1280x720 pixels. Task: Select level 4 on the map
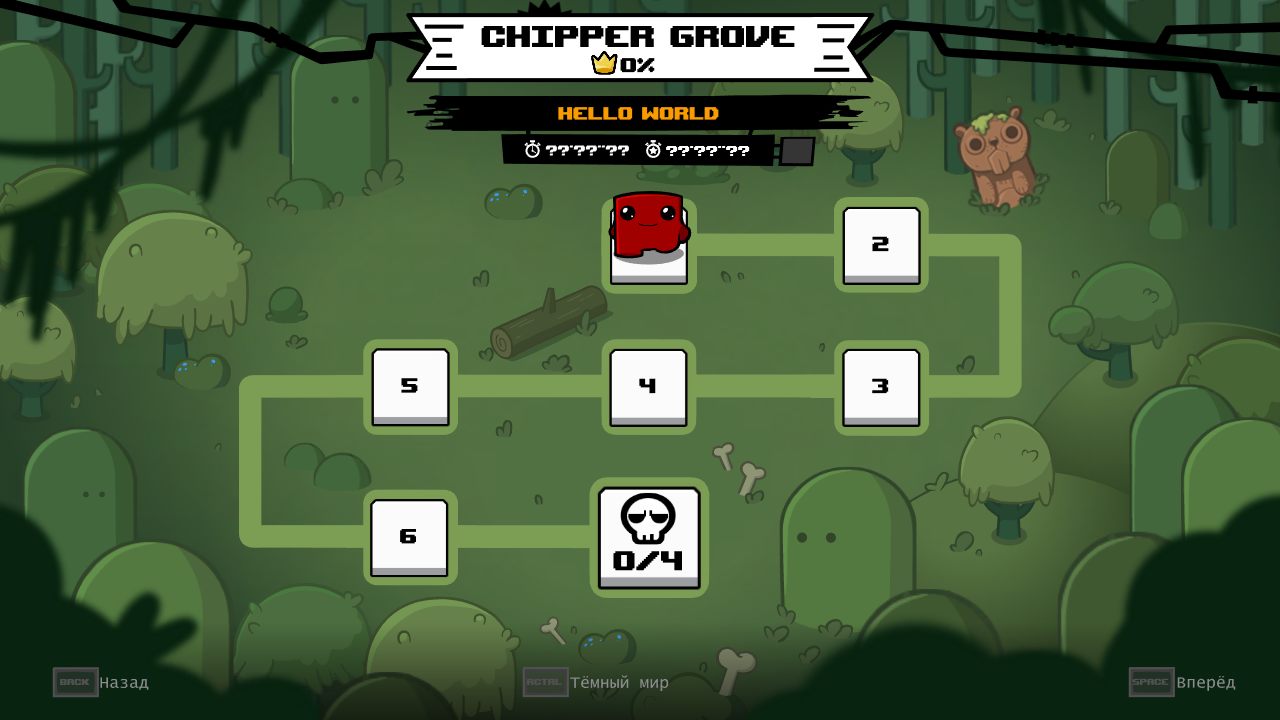[647, 386]
